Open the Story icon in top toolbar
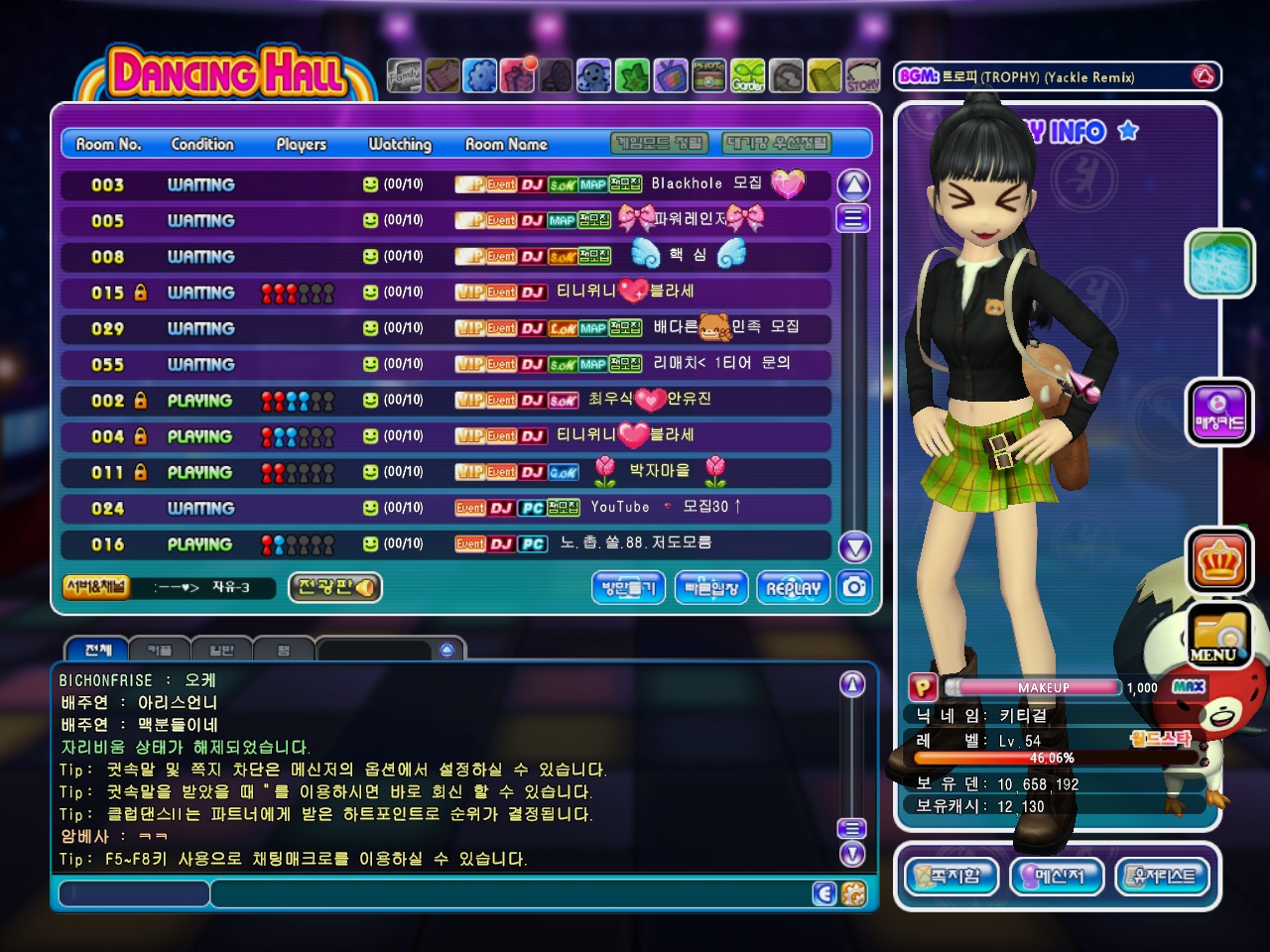Viewport: 1270px width, 952px height. tap(863, 75)
